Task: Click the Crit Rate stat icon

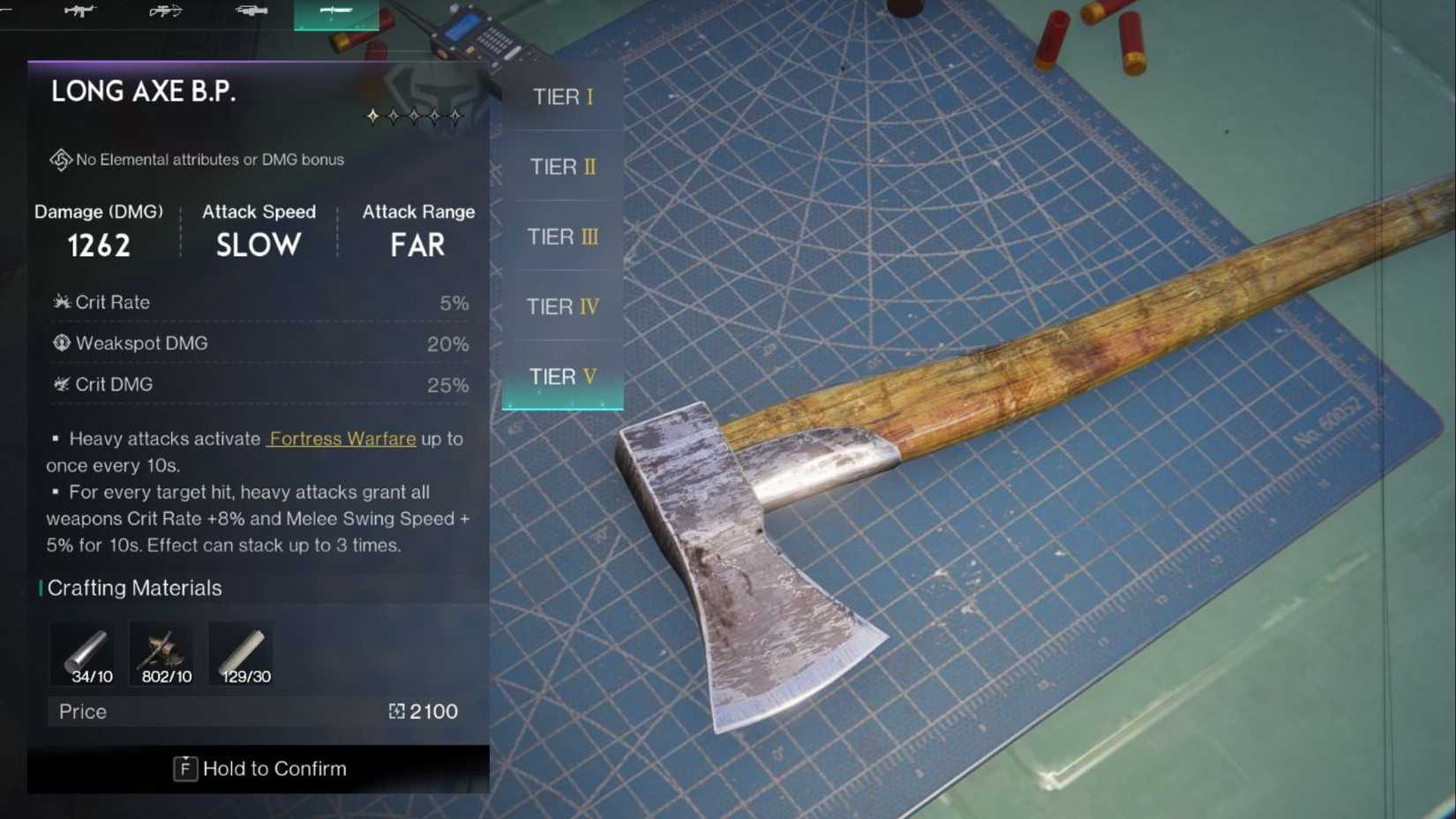Action: tap(60, 301)
